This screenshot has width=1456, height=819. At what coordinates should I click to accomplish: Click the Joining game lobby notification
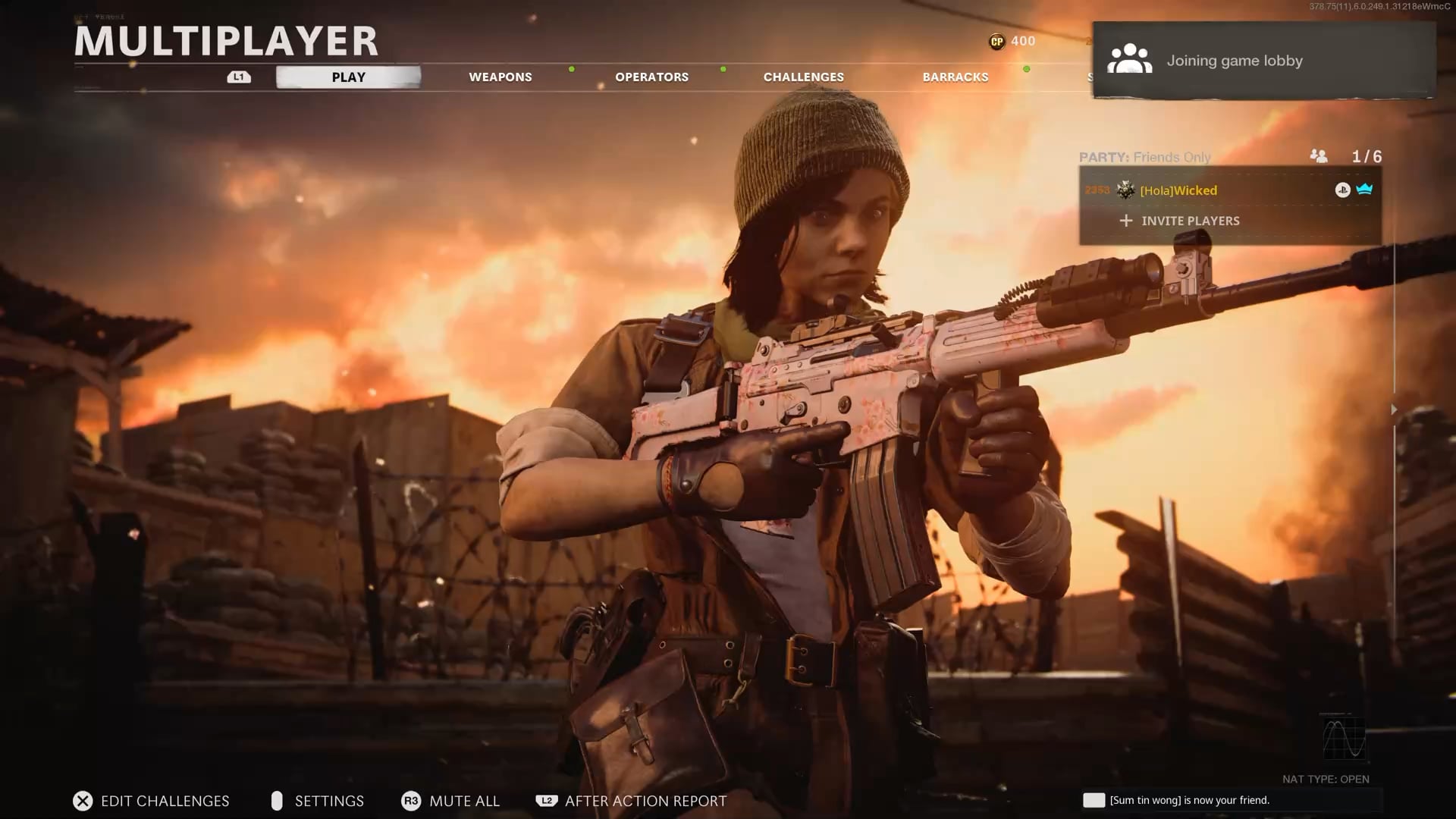1263,61
